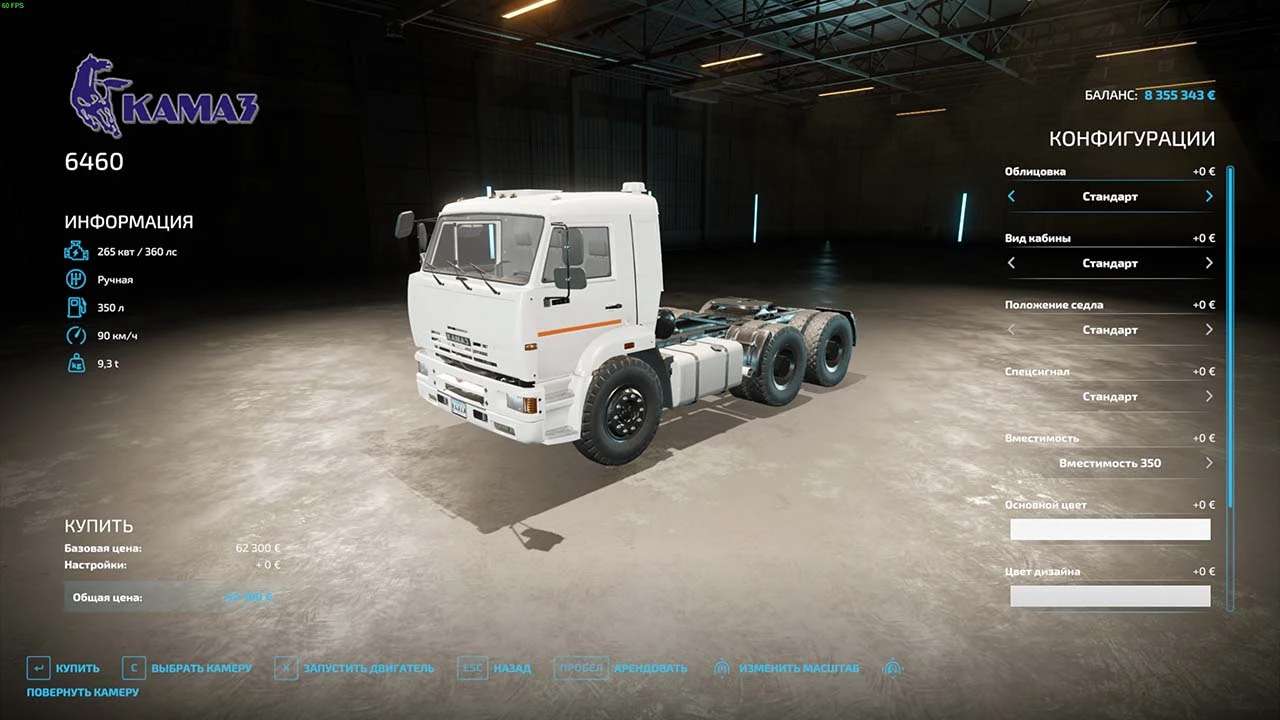Change Вместимость 350 to next capacity

(1209, 463)
